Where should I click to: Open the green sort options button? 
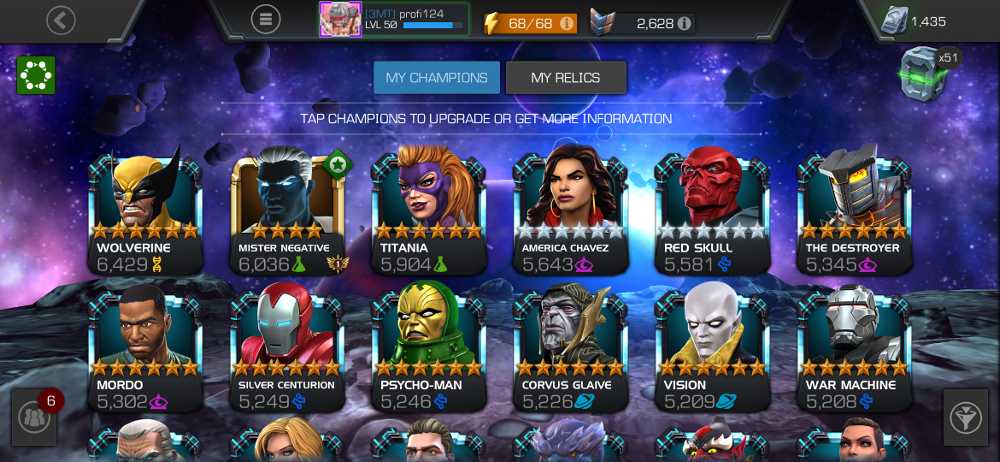35,75
